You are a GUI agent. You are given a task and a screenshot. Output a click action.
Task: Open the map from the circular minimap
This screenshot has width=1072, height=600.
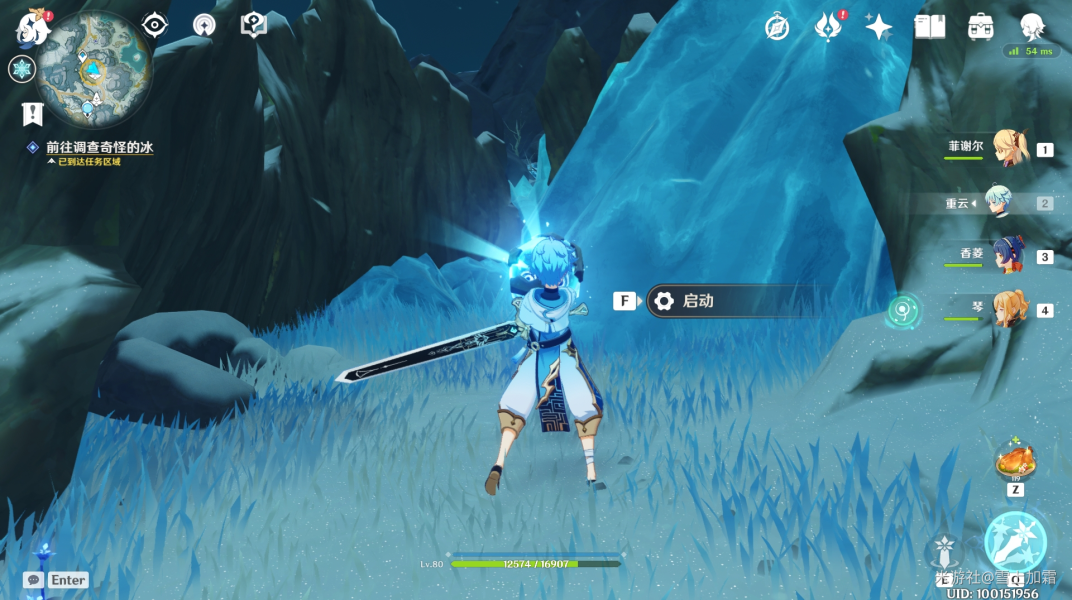click(x=94, y=69)
